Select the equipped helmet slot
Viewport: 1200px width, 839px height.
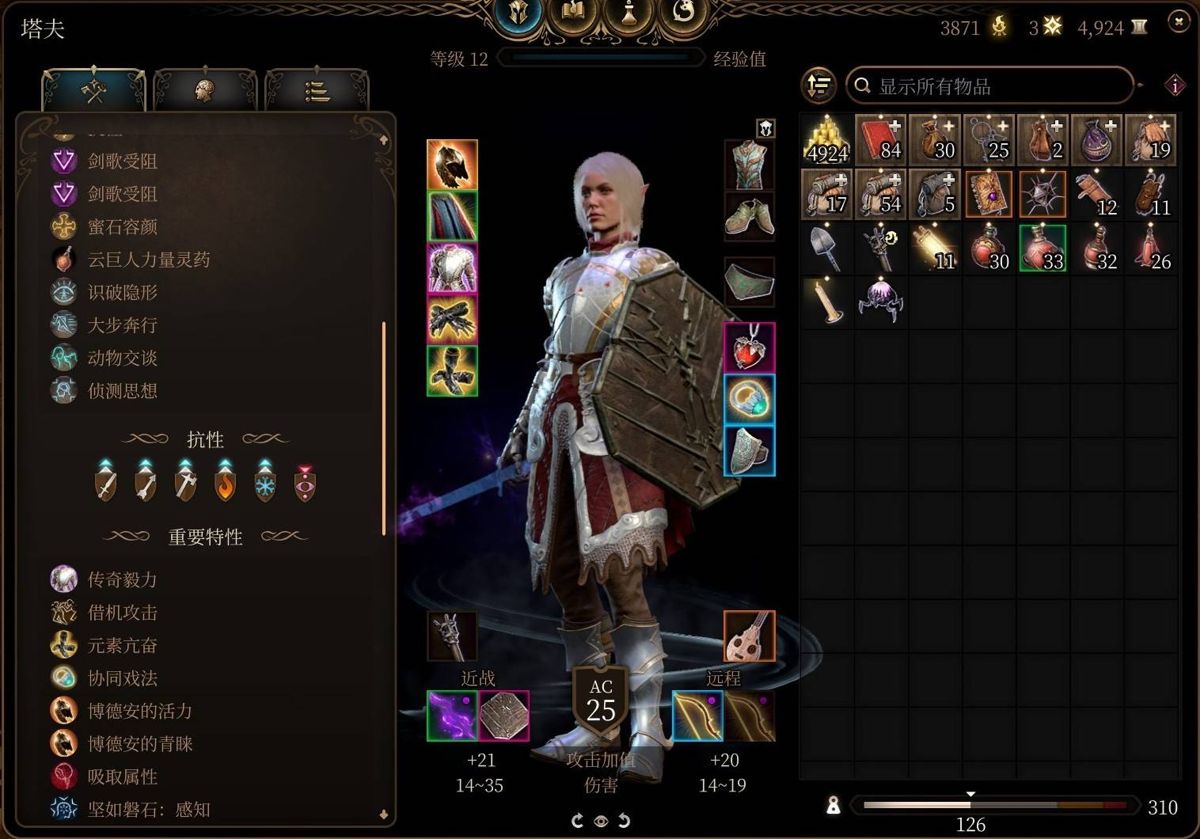coord(452,165)
